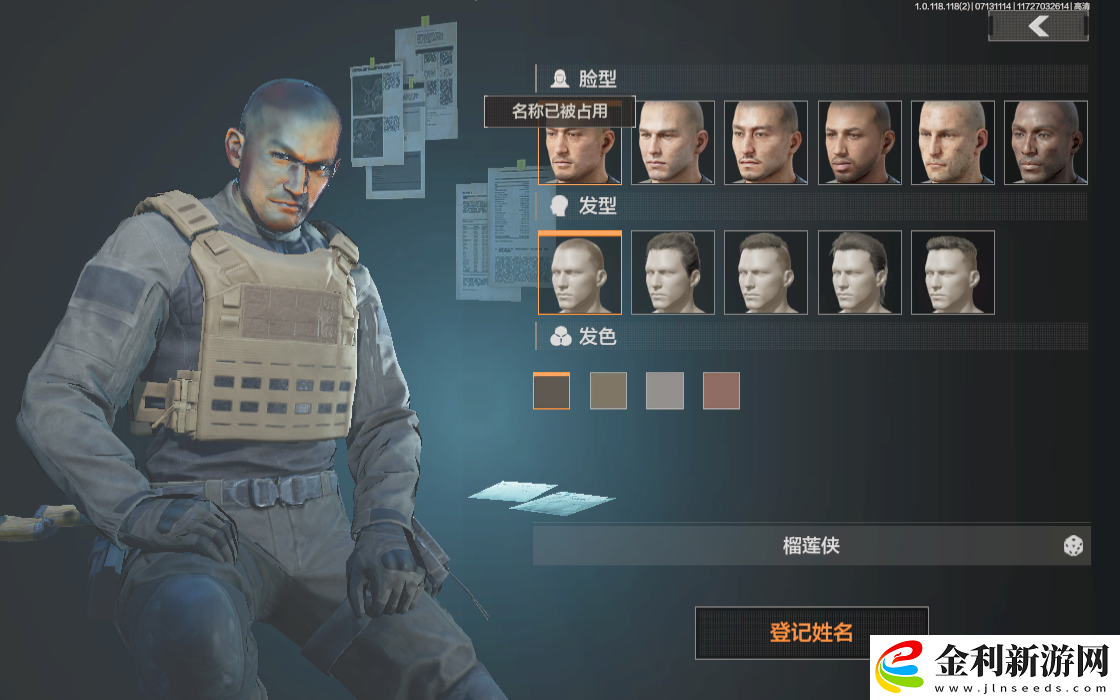Pick the face with a full dark beard
The width and height of the screenshot is (1120, 700).
859,143
